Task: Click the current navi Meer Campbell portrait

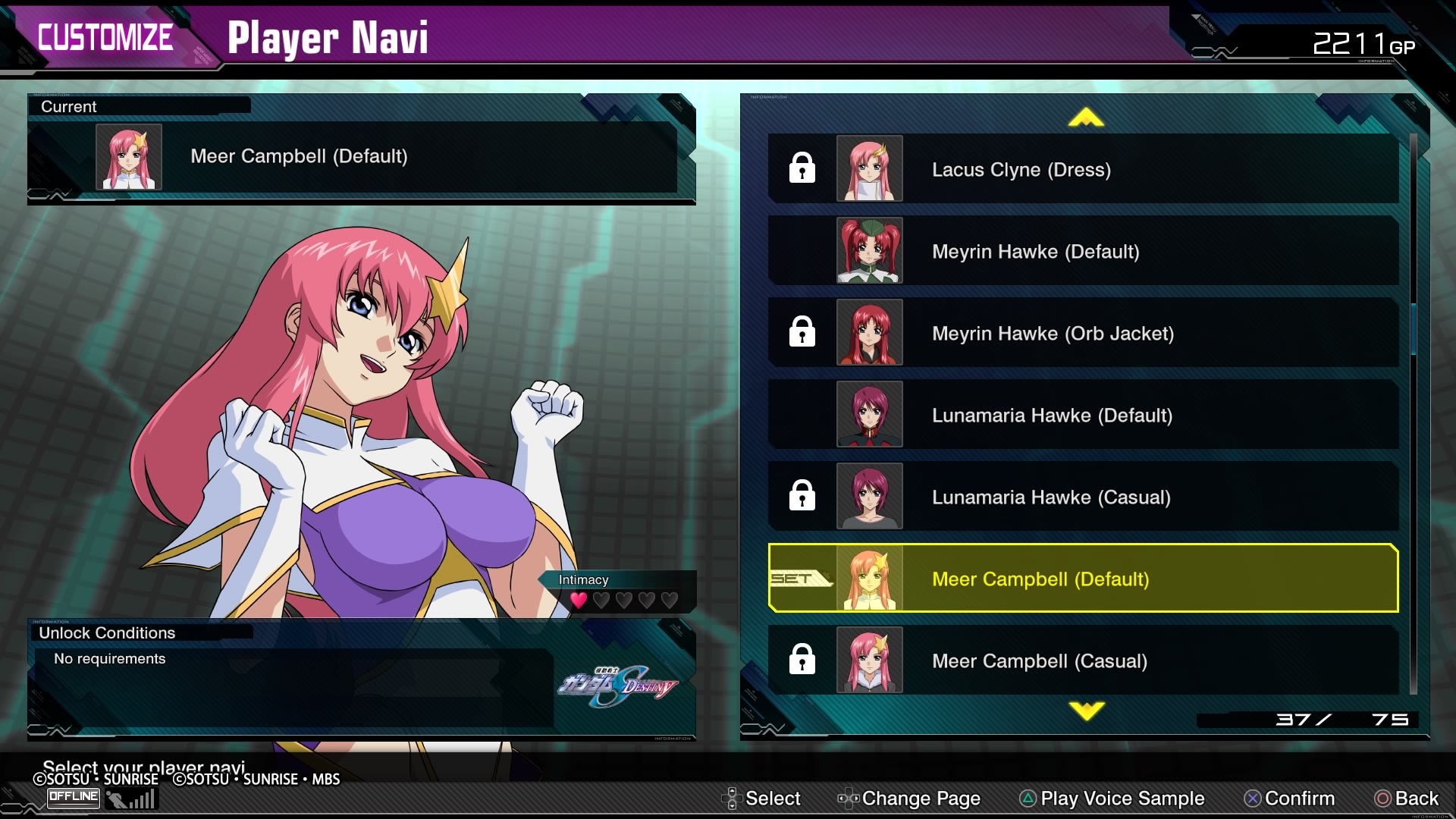Action: click(129, 157)
